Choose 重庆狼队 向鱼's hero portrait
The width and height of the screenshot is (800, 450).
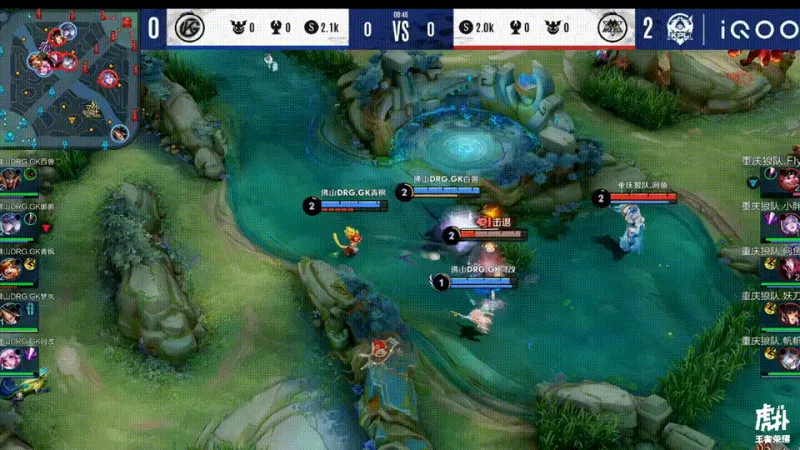(x=789, y=270)
